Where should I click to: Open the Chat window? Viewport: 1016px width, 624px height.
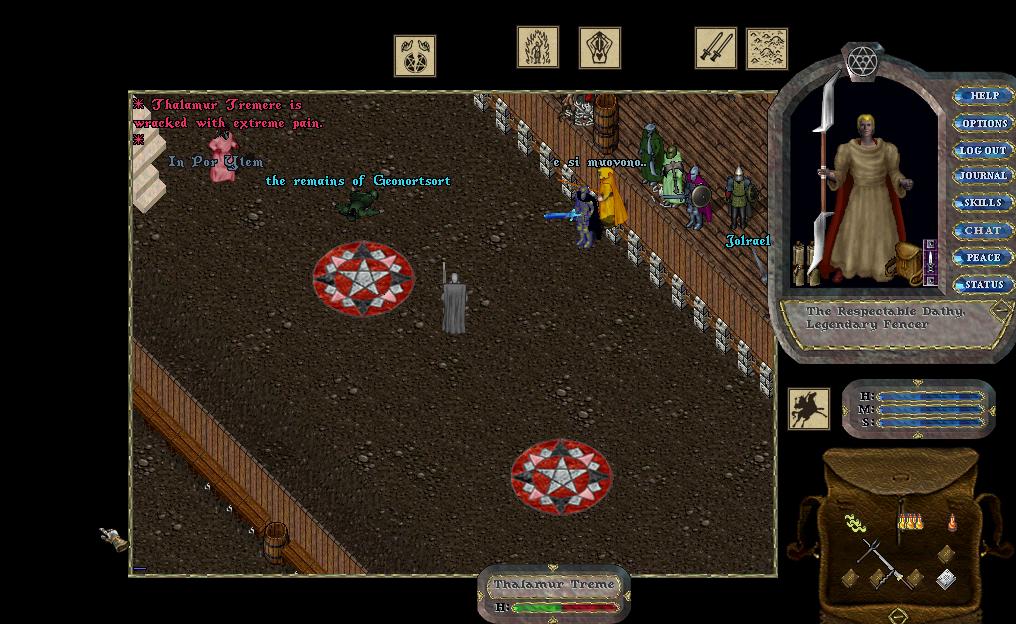click(983, 230)
